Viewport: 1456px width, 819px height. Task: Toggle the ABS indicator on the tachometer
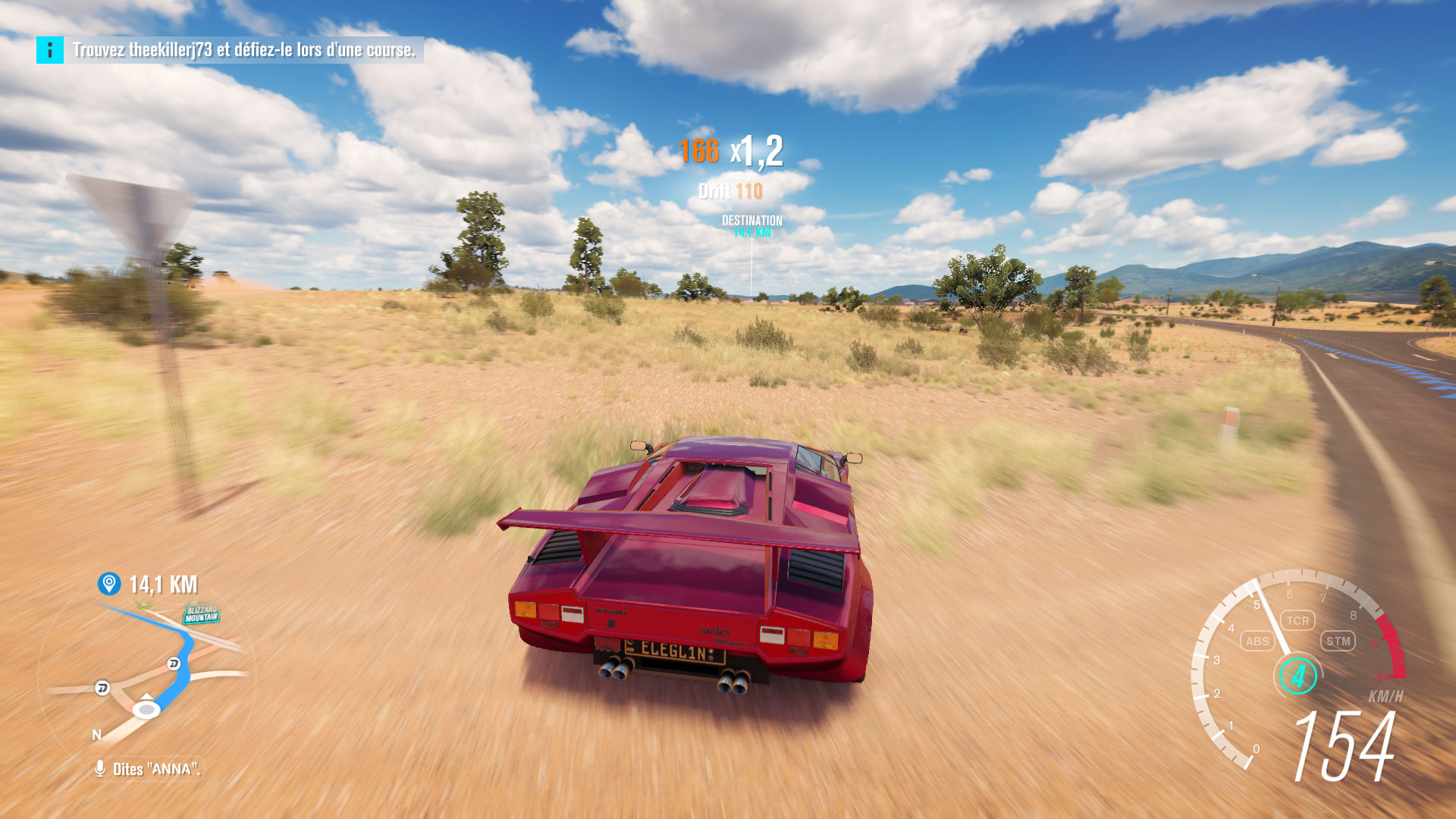point(1257,642)
